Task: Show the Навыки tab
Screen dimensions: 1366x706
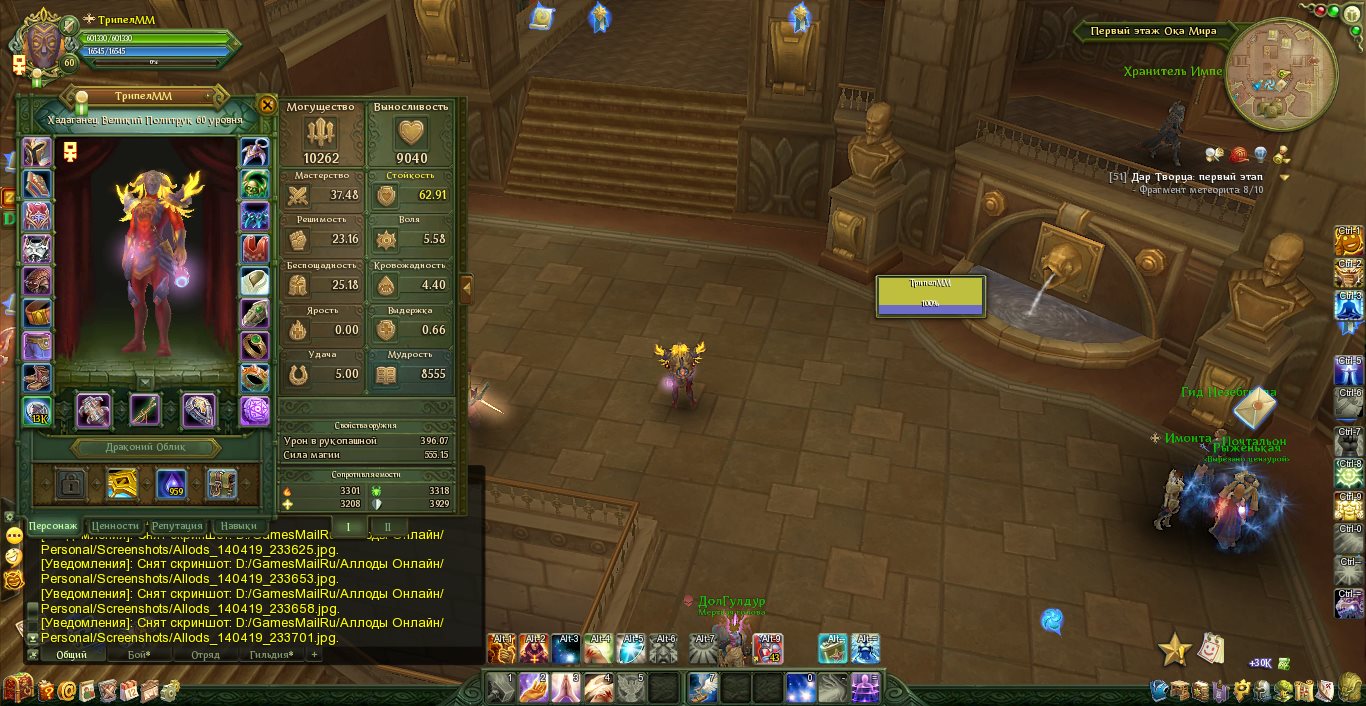Action: tap(239, 525)
